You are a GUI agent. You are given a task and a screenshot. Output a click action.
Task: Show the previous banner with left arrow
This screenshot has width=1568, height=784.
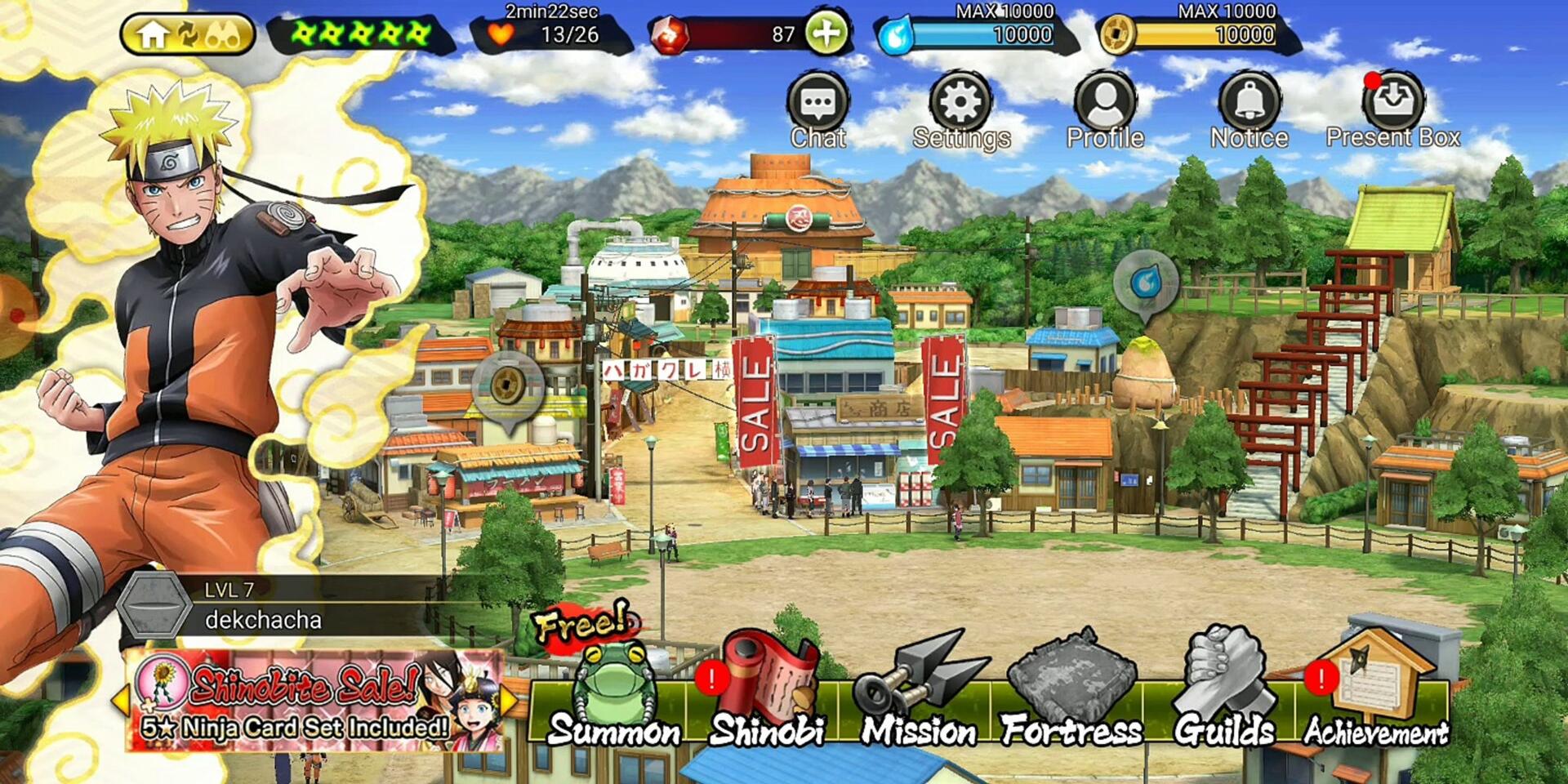[x=120, y=701]
